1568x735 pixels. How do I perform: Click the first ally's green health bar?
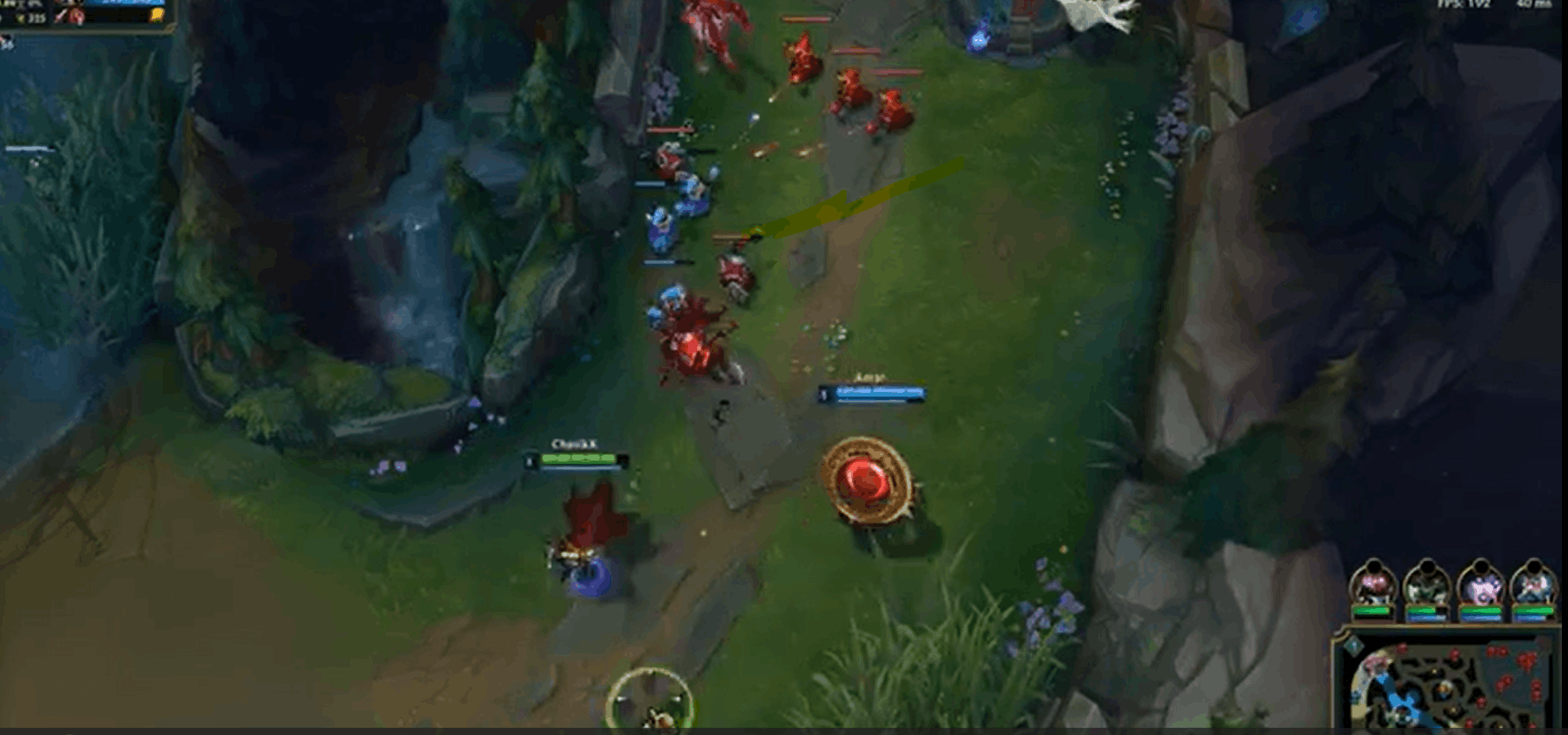pyautogui.click(x=1373, y=609)
